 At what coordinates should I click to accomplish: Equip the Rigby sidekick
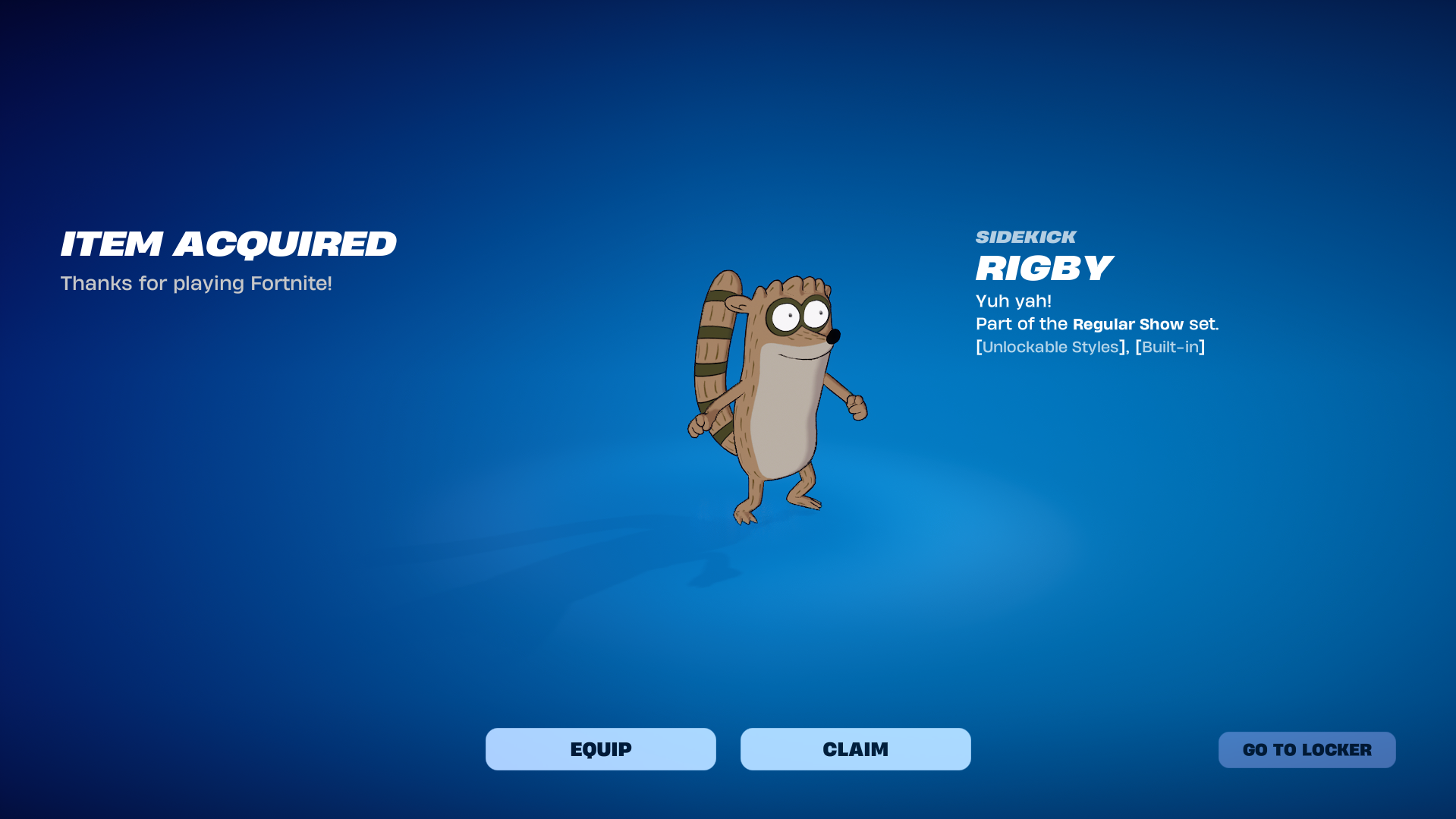coord(600,749)
